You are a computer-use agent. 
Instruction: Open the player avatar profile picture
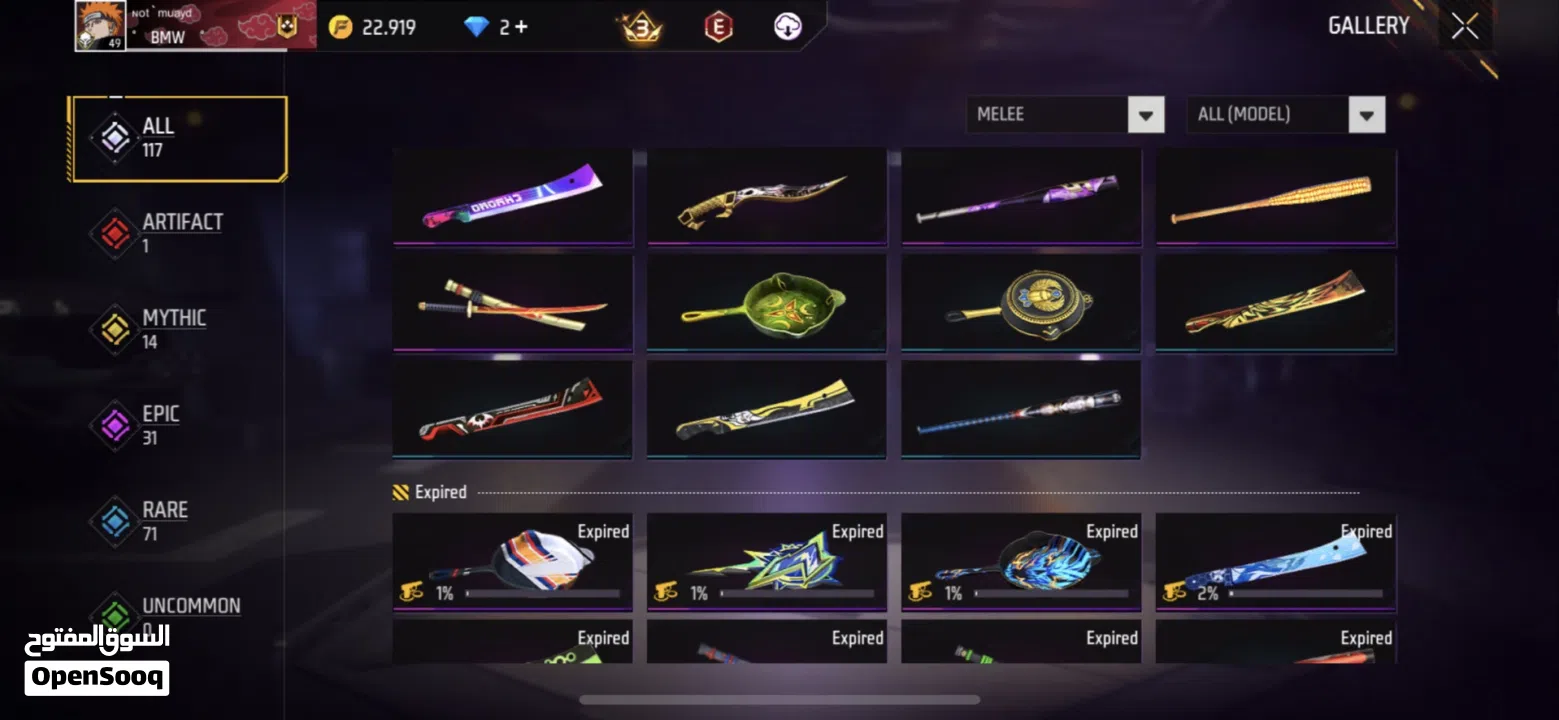(98, 25)
